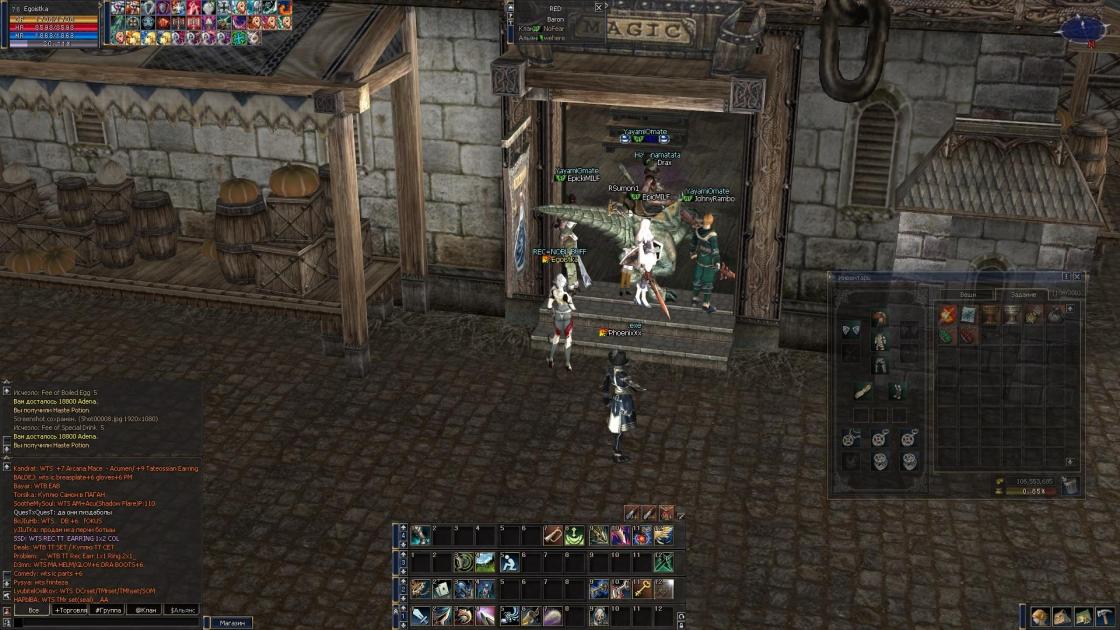This screenshot has height=630, width=1120.
Task: Open the #Группа chat tab
Action: (x=109, y=609)
